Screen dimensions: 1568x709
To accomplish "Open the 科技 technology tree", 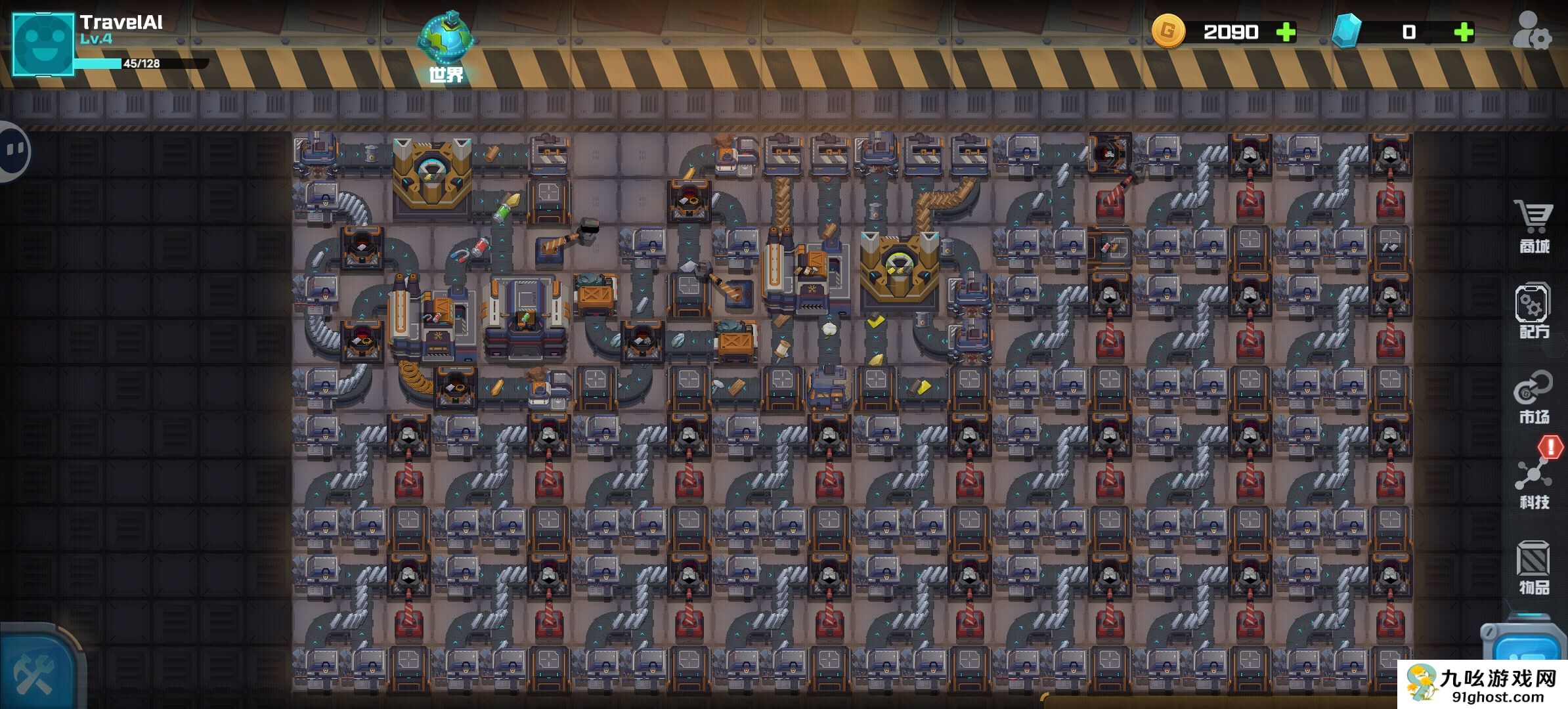I will (1534, 483).
